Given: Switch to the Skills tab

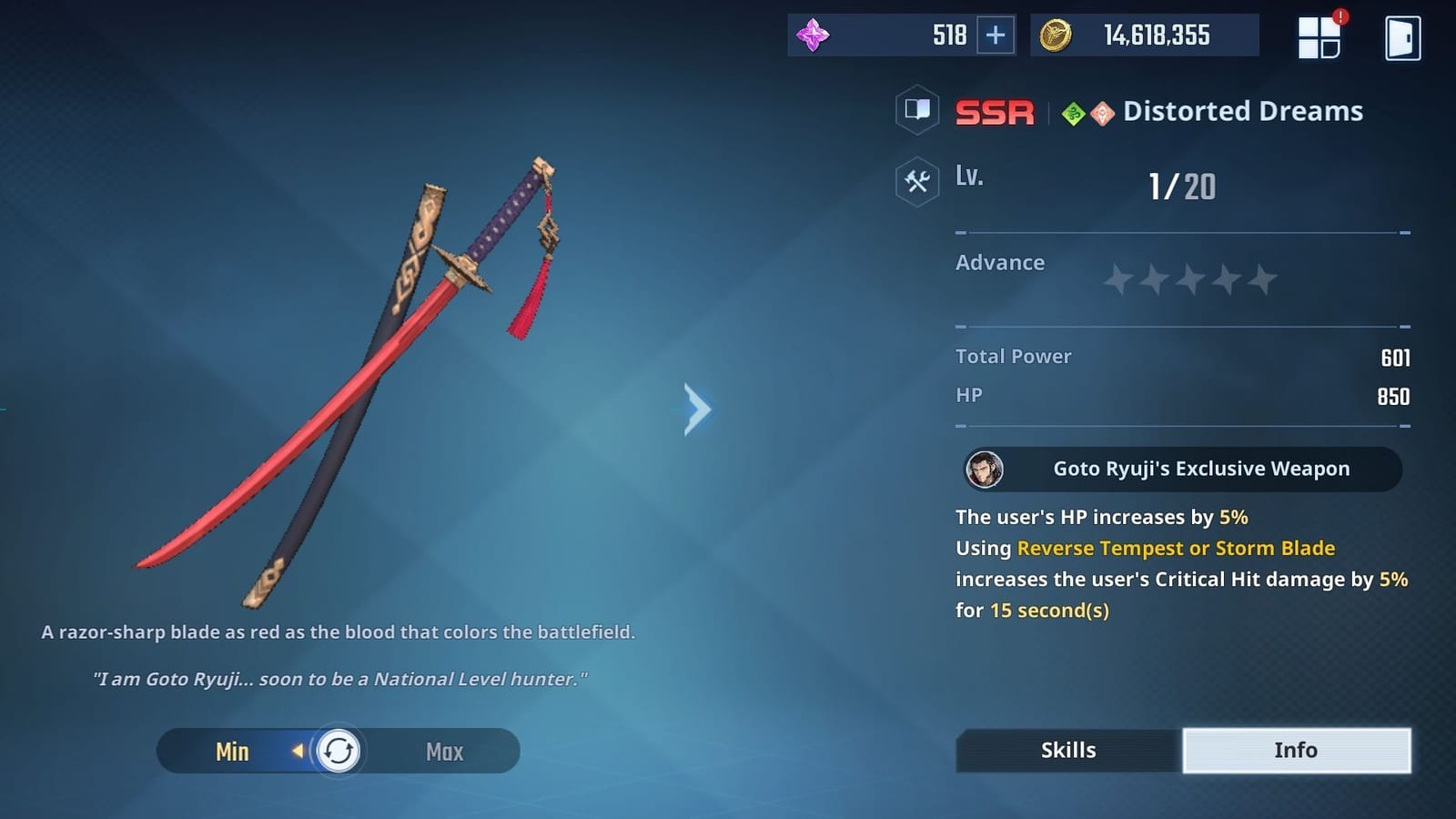Looking at the screenshot, I should [1067, 750].
